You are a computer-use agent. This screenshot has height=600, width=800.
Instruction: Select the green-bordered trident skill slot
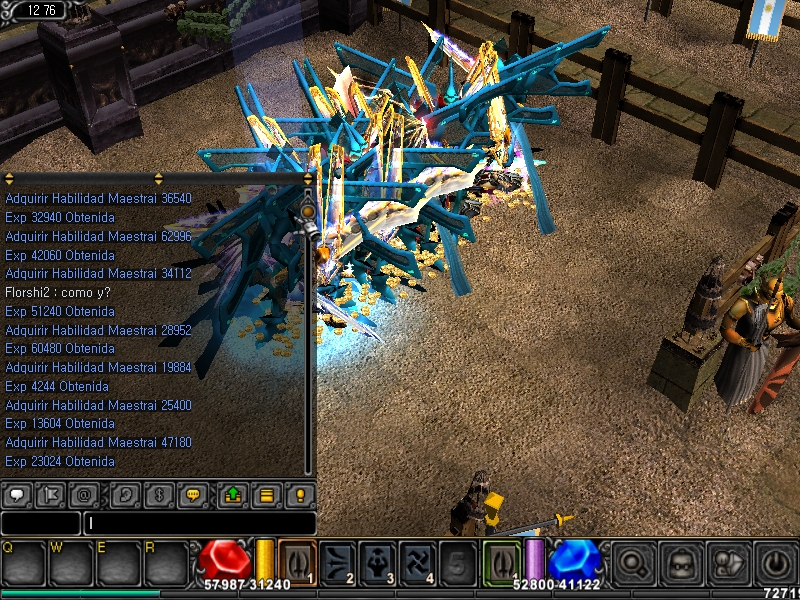502,561
